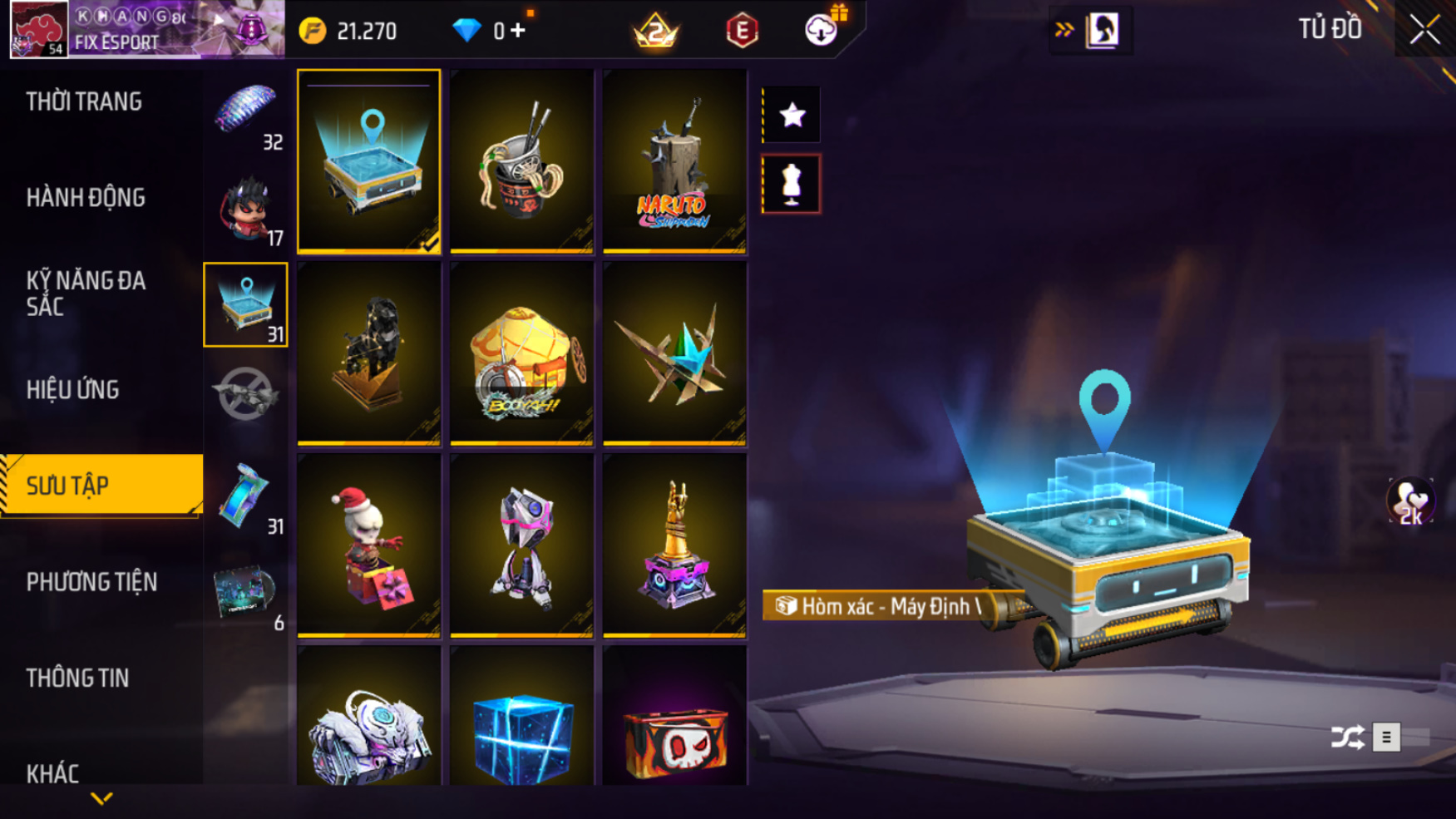Select the parachute subcategory icon
The width and height of the screenshot is (1456, 819).
coord(246,112)
